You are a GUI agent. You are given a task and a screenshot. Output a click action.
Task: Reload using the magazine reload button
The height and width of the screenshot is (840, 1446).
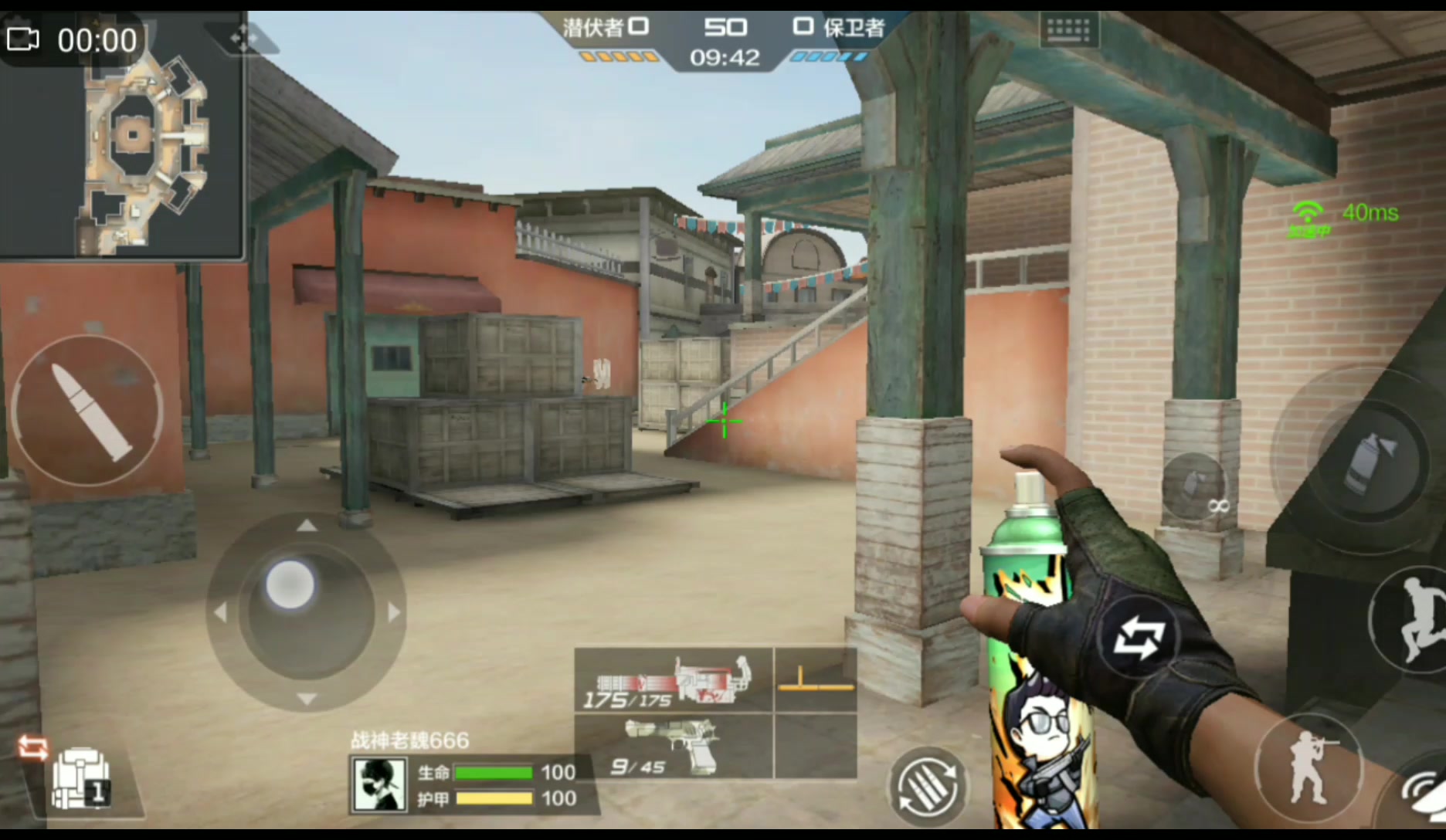[x=928, y=787]
